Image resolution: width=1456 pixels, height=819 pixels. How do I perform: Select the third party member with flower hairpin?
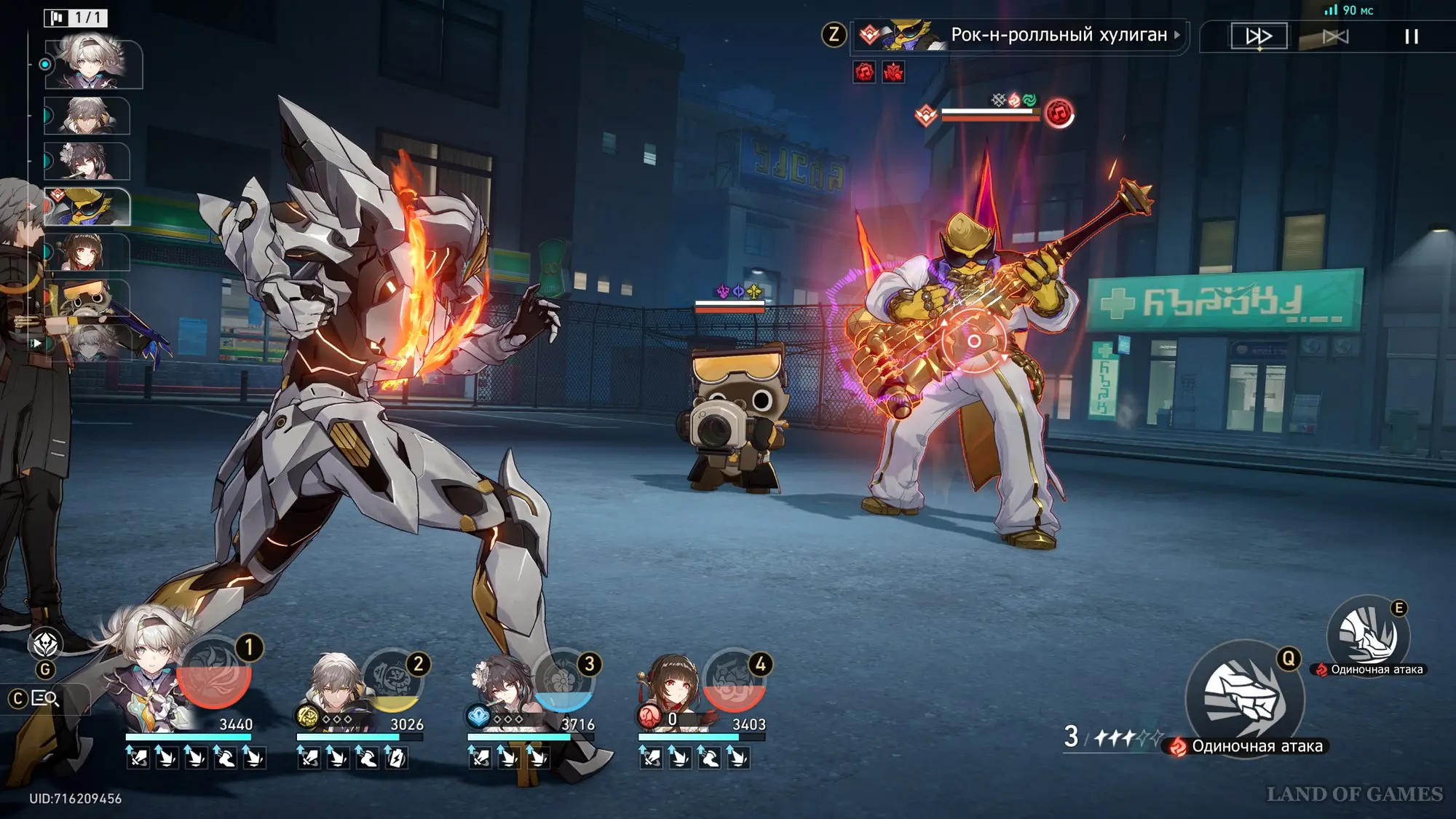pos(502,688)
